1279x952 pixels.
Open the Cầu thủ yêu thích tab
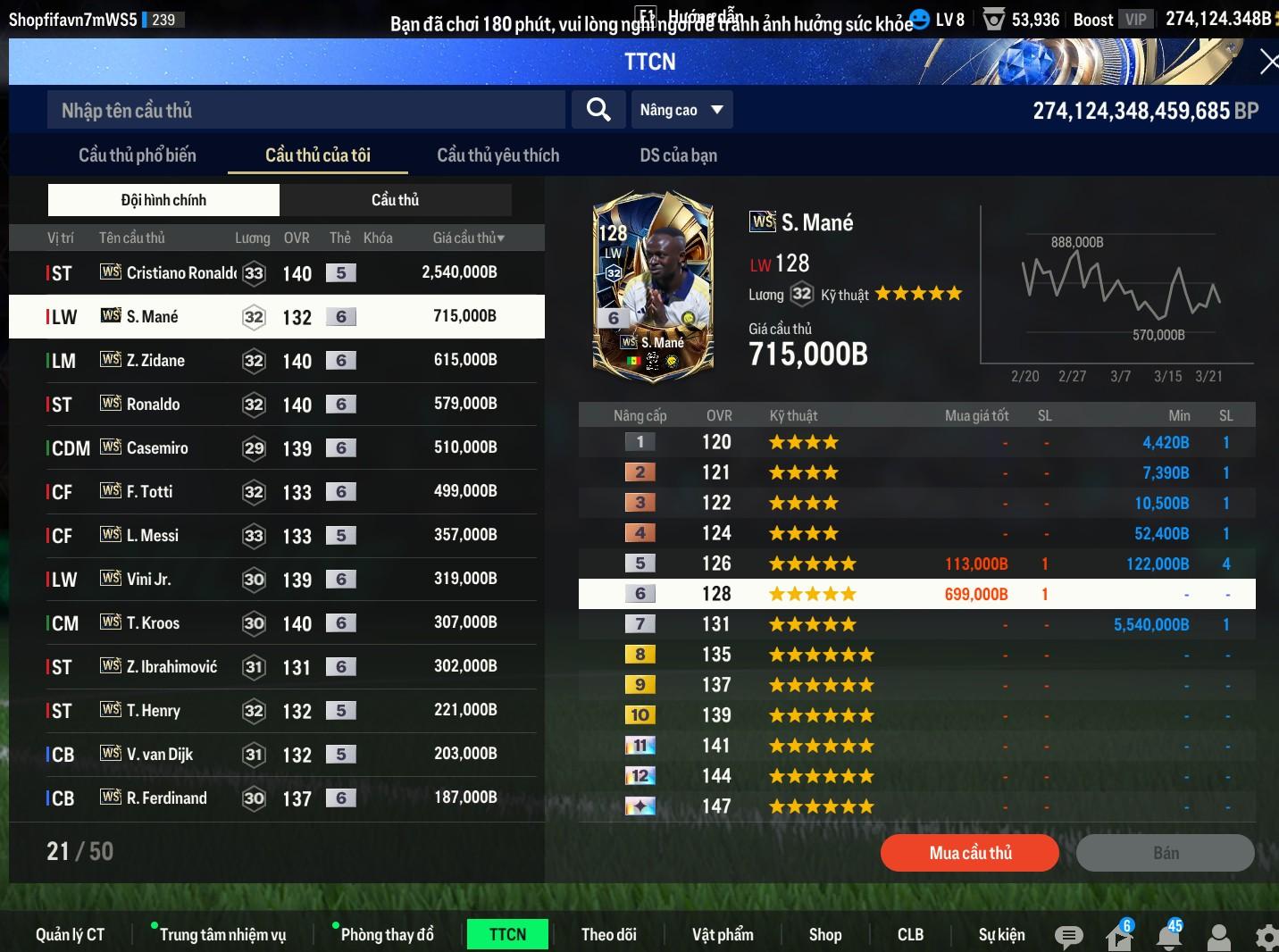point(497,155)
